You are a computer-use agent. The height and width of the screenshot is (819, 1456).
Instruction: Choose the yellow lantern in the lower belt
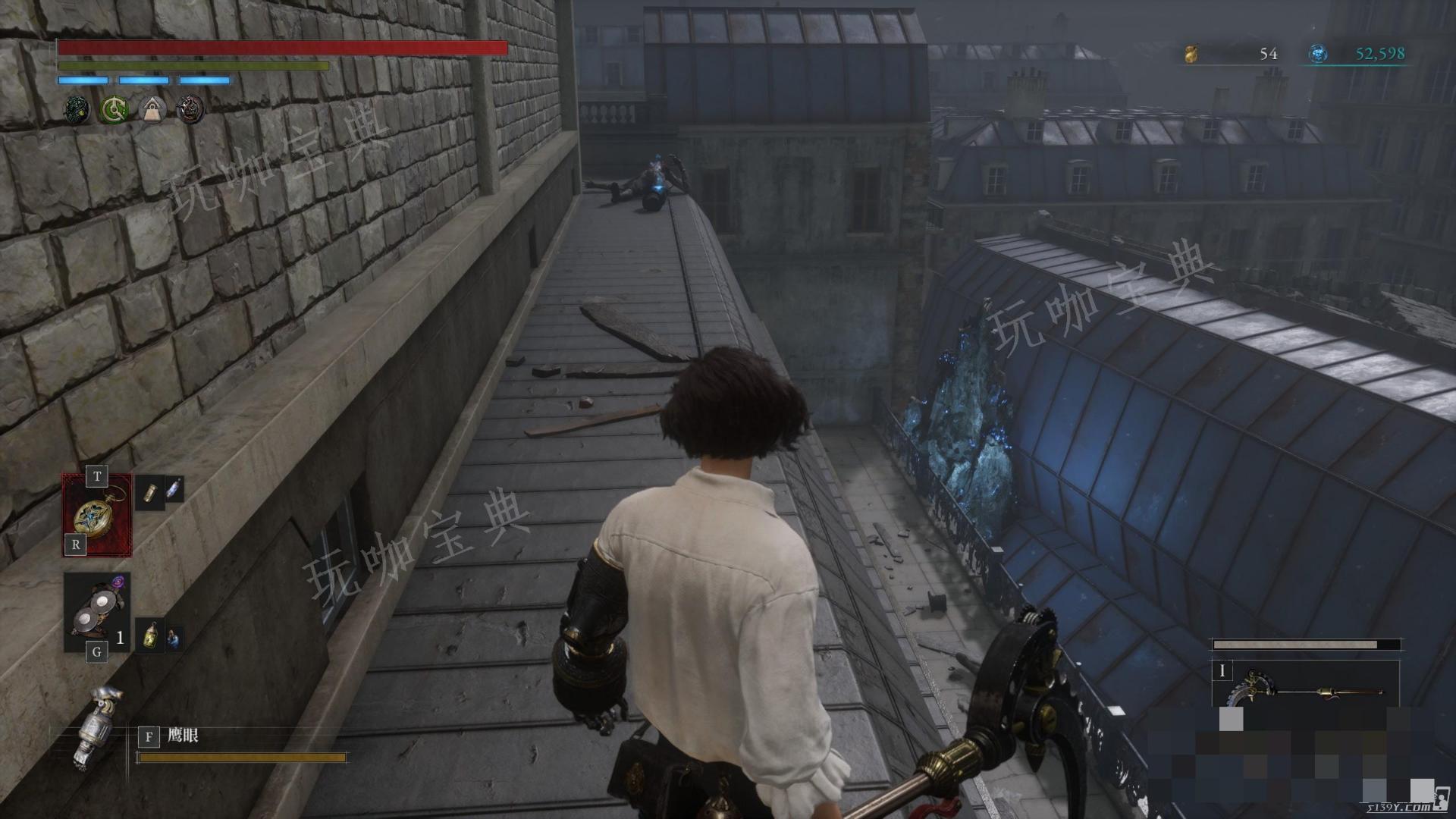[x=152, y=635]
